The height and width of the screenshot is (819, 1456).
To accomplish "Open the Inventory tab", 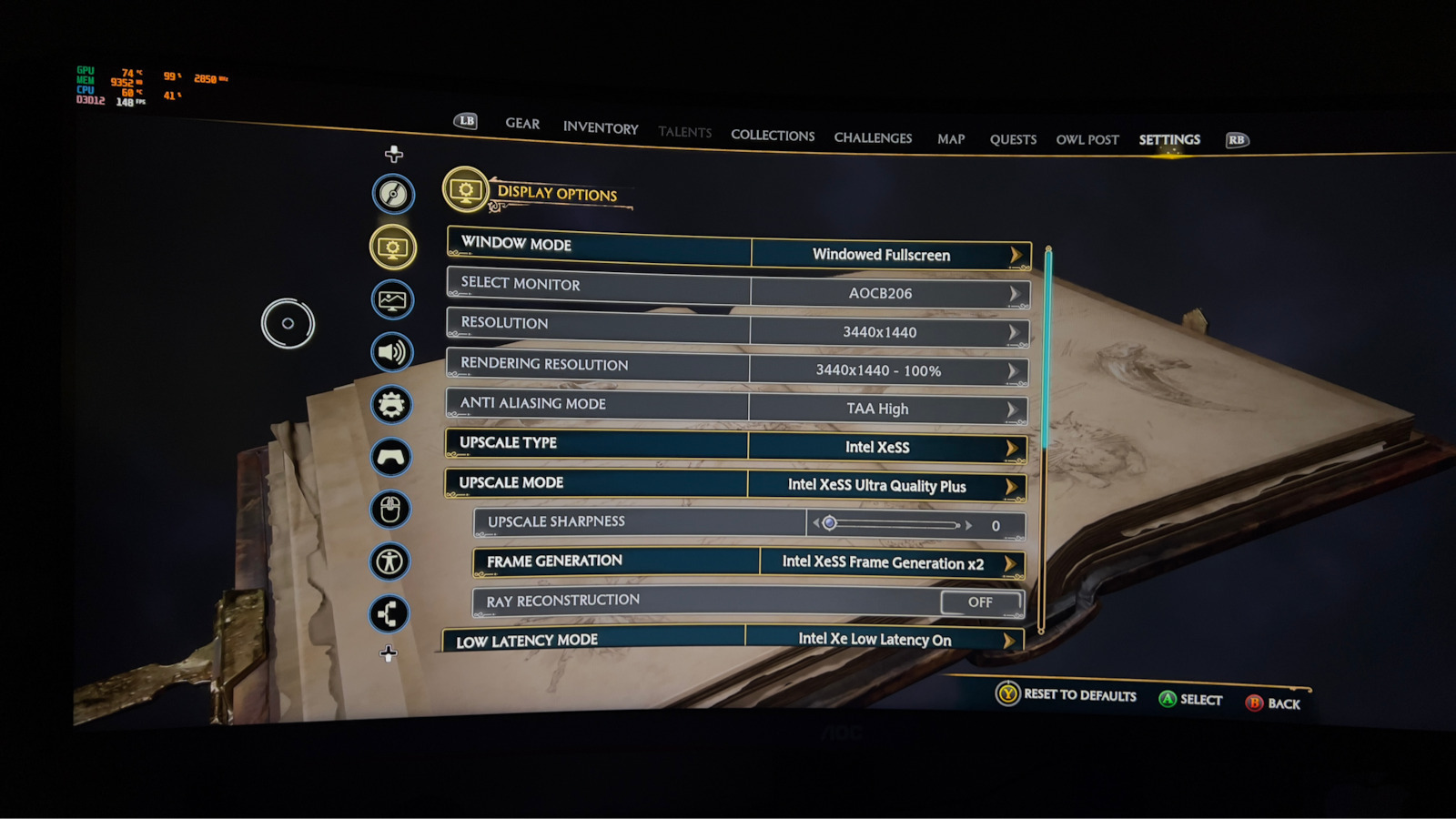I will point(601,128).
